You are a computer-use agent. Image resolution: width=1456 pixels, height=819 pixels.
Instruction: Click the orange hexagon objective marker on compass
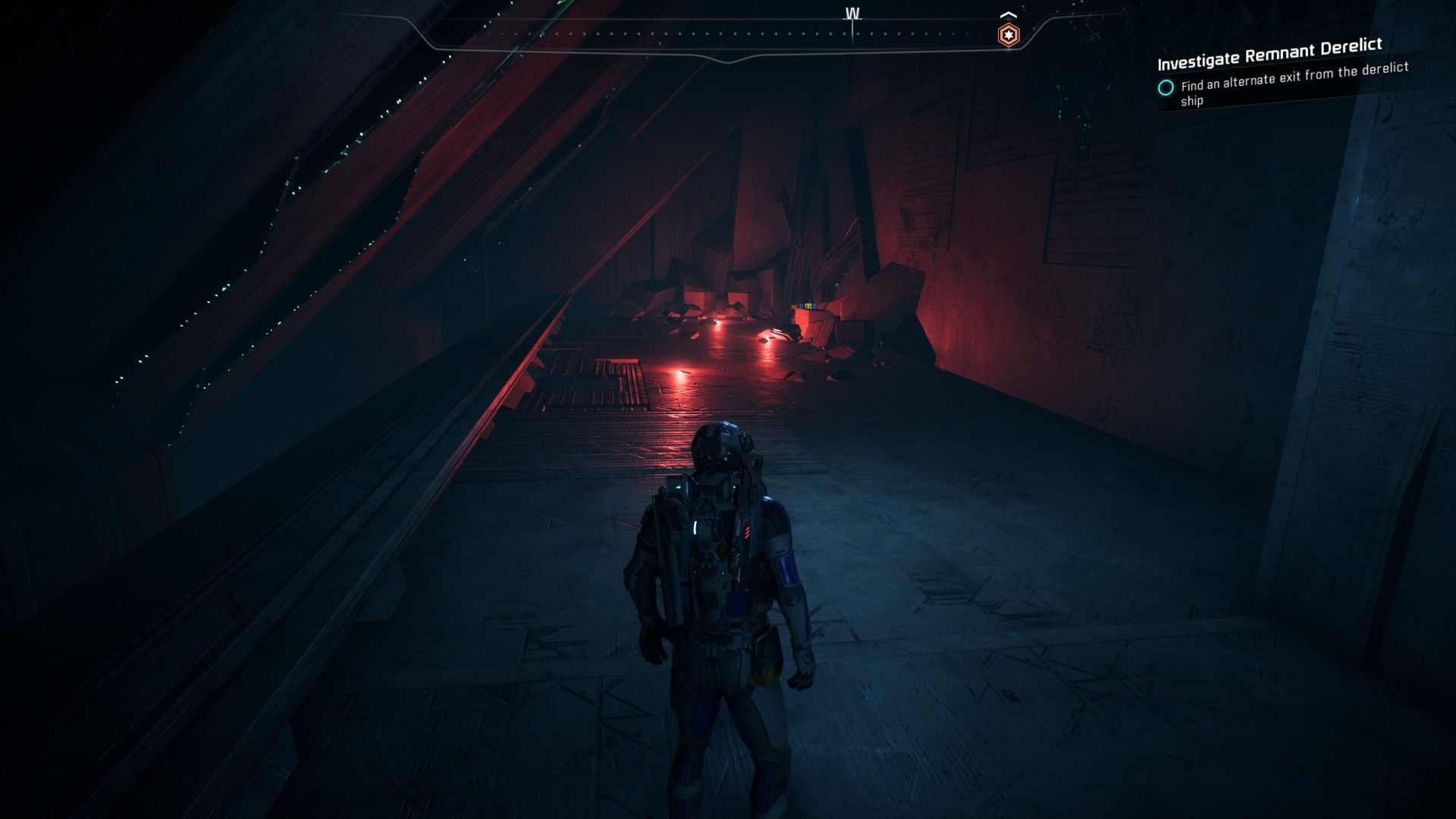pos(1008,34)
